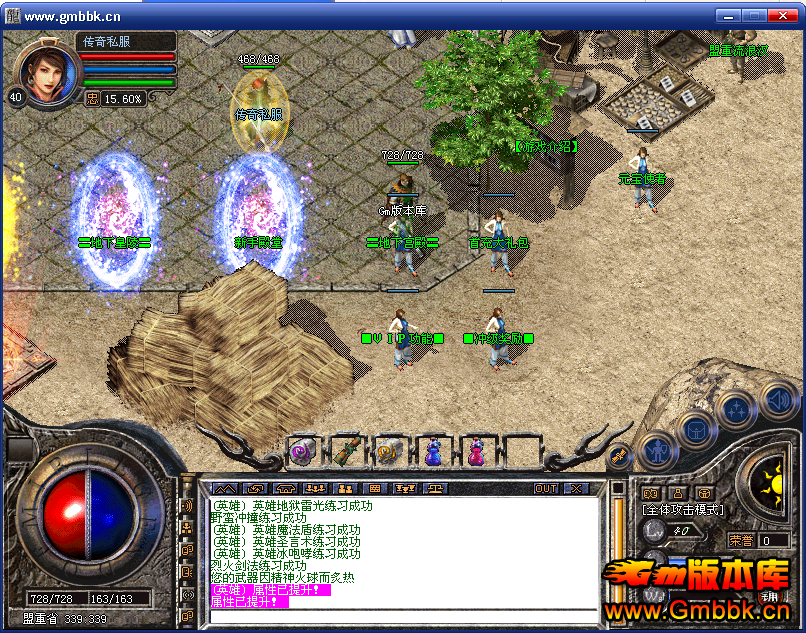The height and width of the screenshot is (633, 806).
Task: Use the orange spiral scroll belt slot
Action: pyautogui.click(x=388, y=452)
